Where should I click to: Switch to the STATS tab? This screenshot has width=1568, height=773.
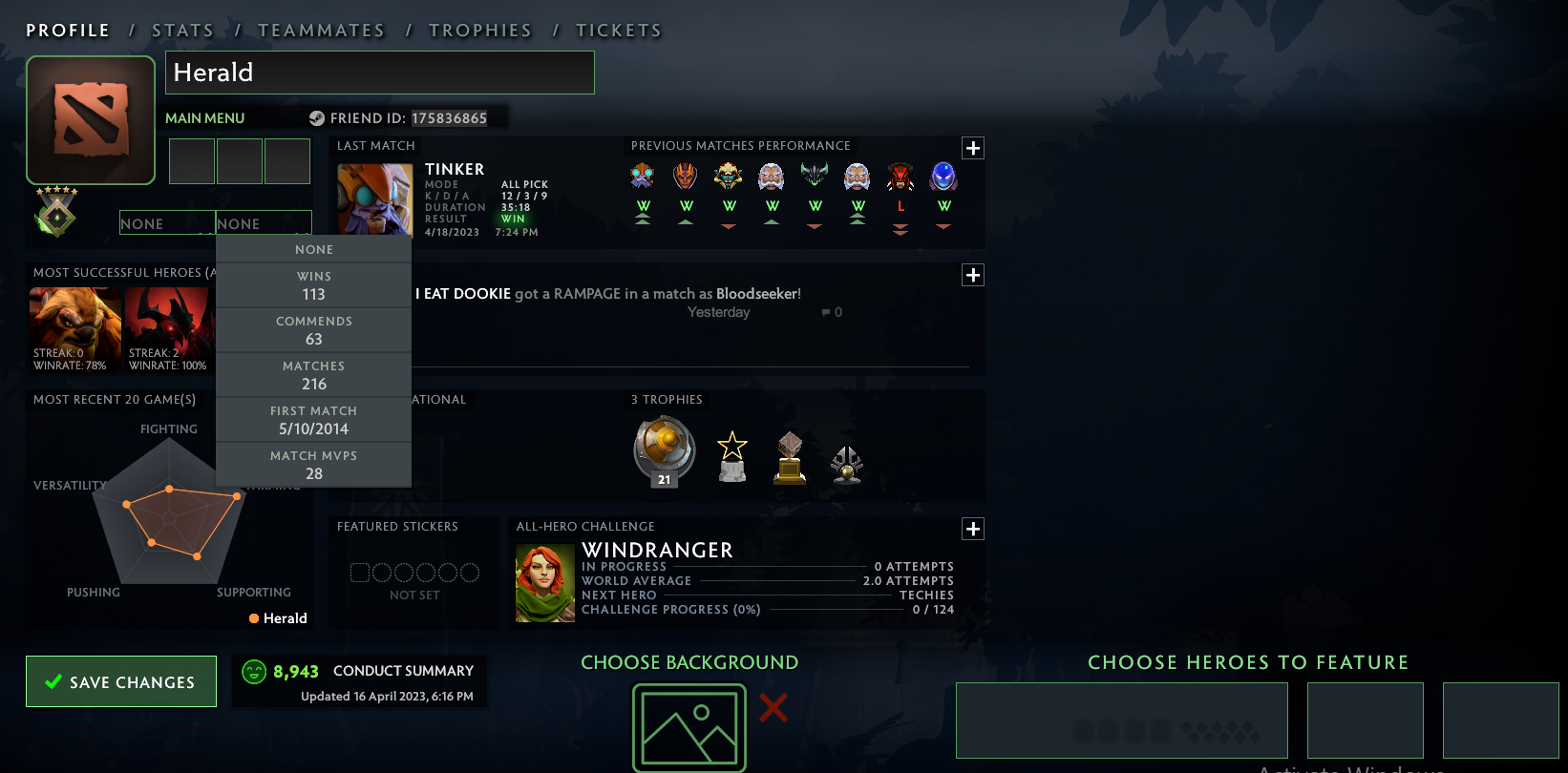pyautogui.click(x=182, y=30)
